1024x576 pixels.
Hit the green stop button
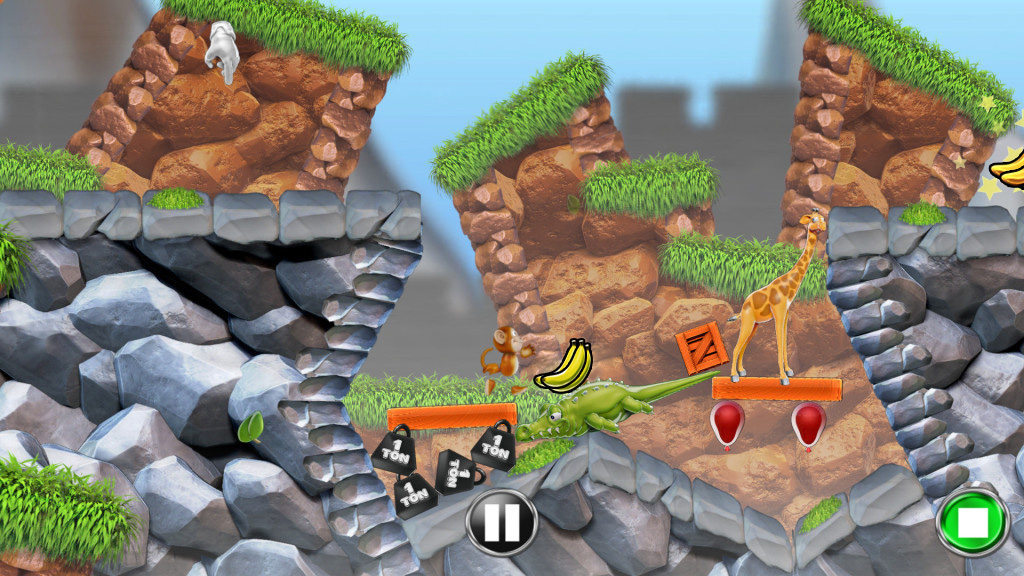click(x=972, y=520)
